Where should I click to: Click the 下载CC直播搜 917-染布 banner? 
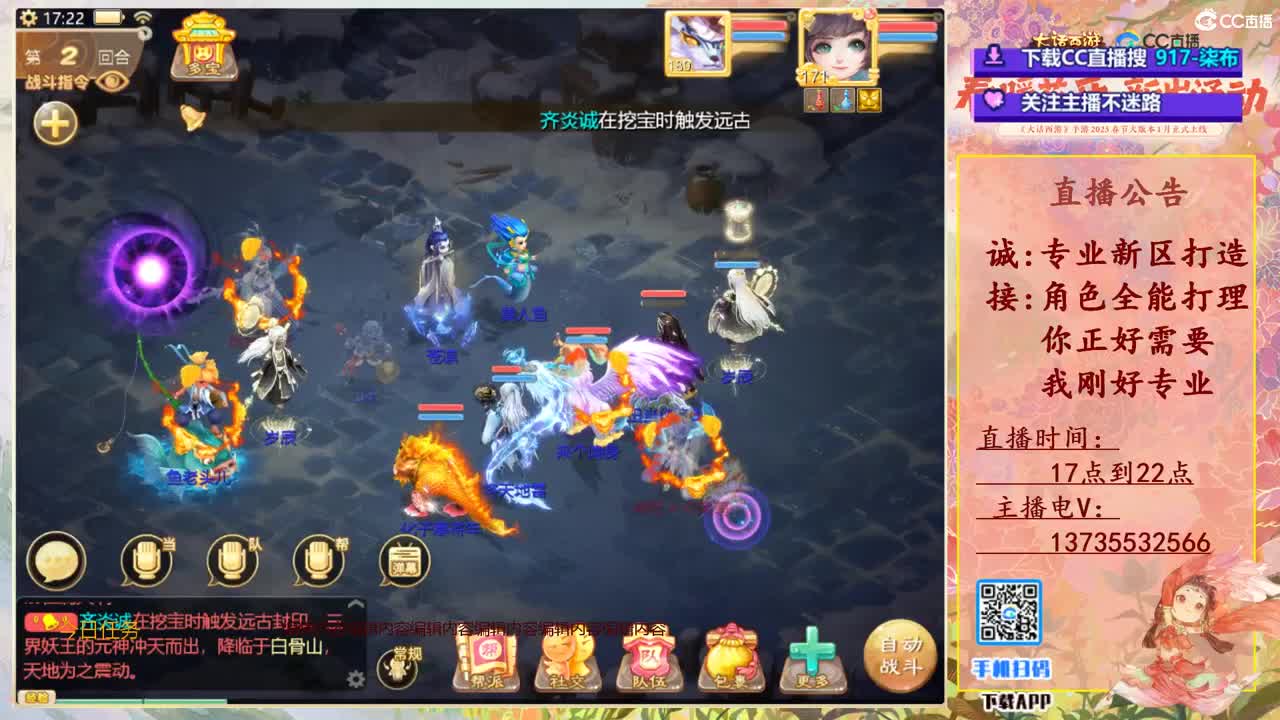pyautogui.click(x=1110, y=58)
